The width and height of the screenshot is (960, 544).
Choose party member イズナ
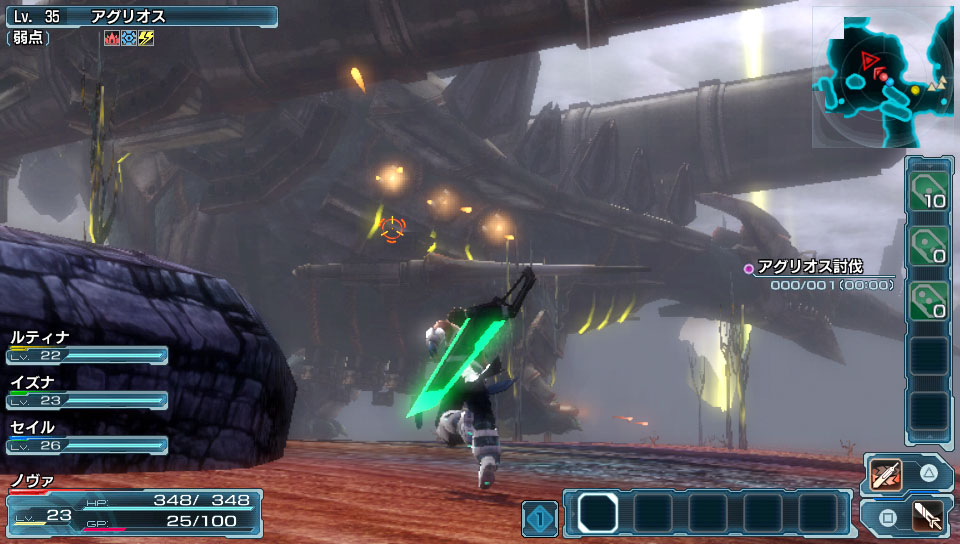coord(86,392)
